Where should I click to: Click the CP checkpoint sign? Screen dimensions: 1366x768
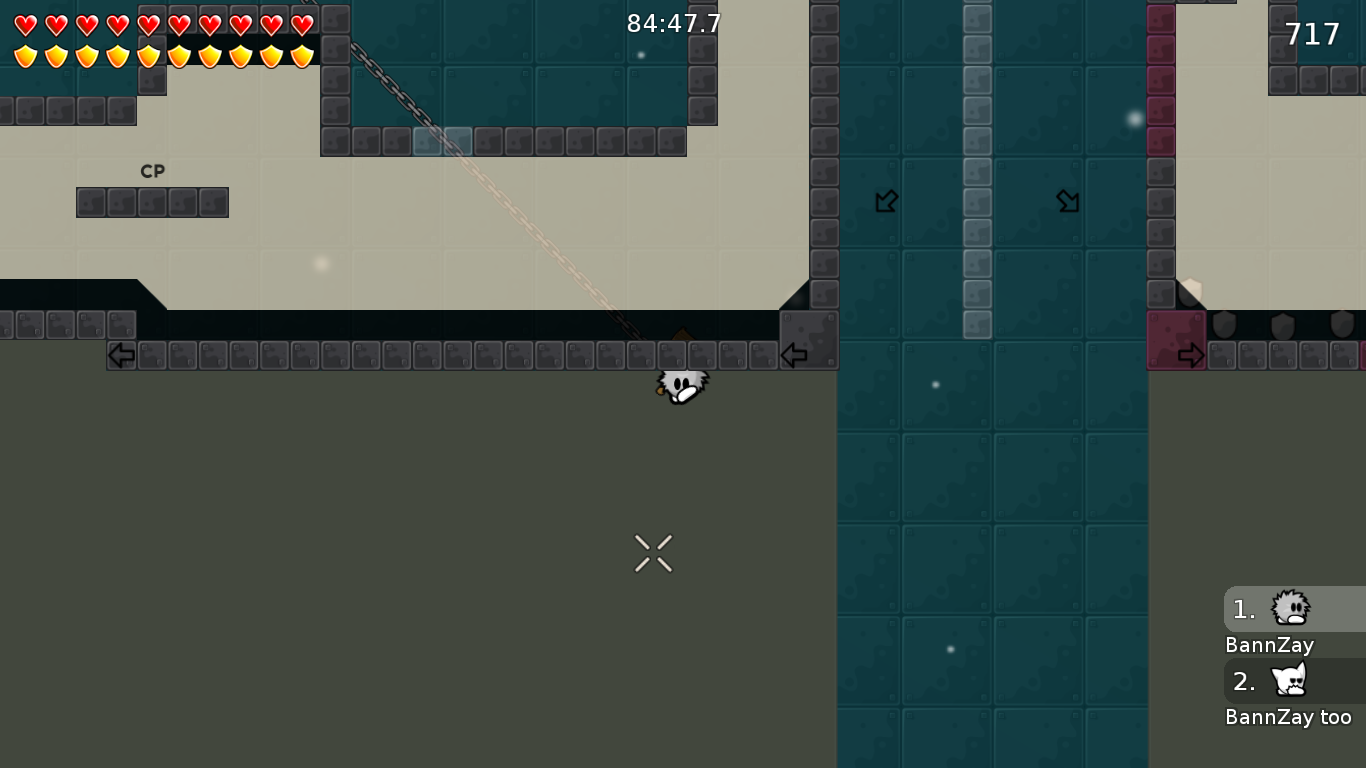(152, 171)
